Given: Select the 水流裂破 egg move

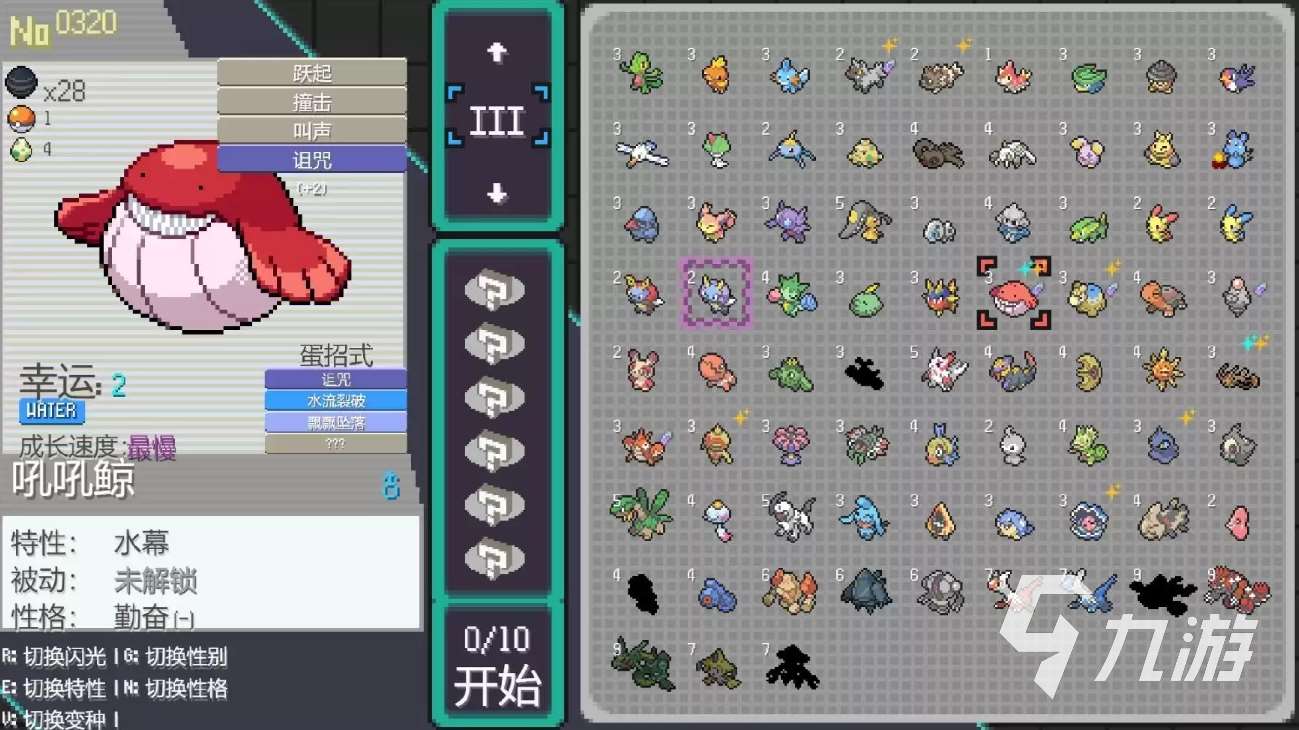Looking at the screenshot, I should coord(334,398).
